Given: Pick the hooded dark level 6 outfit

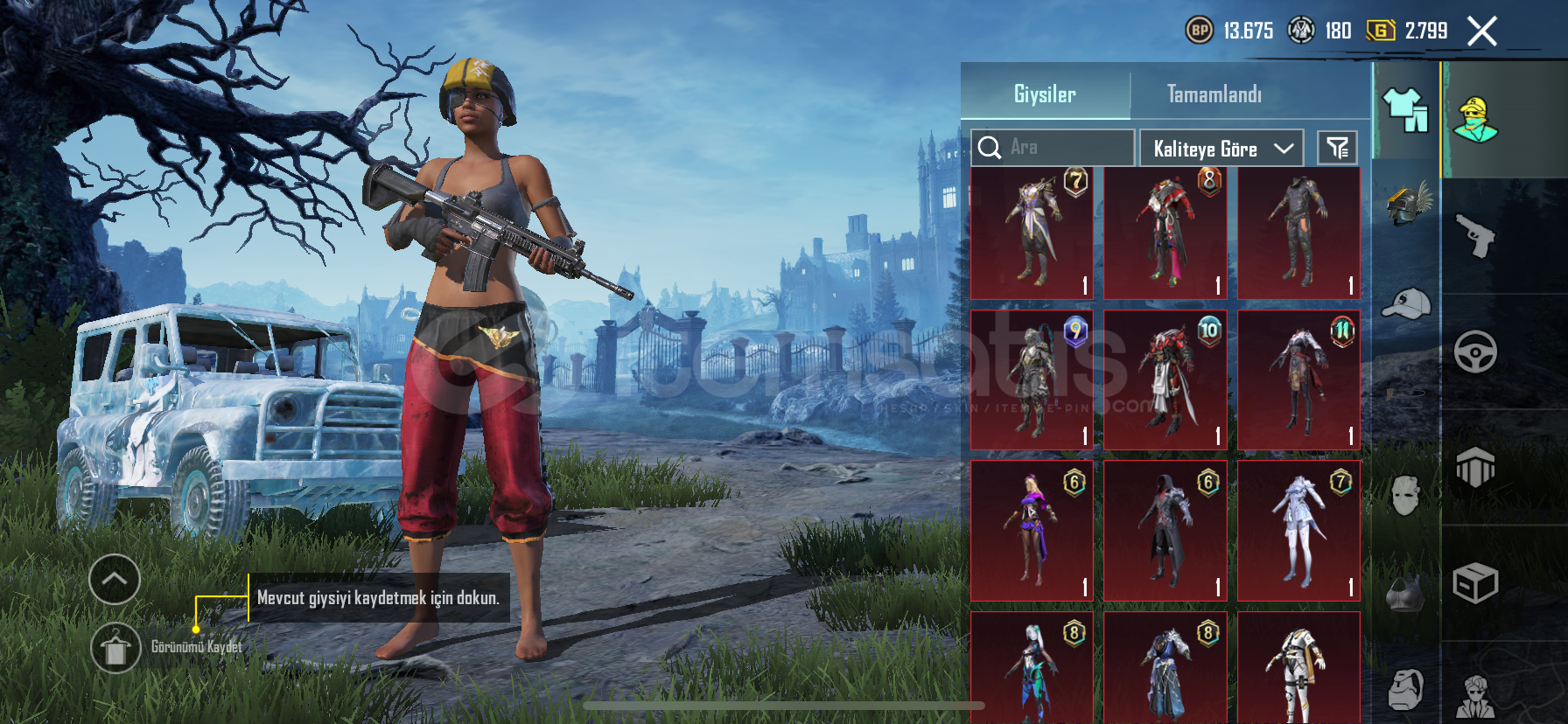Looking at the screenshot, I should pyautogui.click(x=1165, y=531).
